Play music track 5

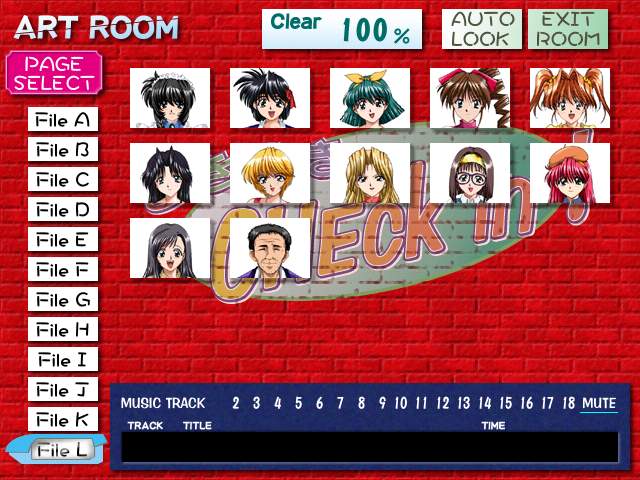click(298, 403)
